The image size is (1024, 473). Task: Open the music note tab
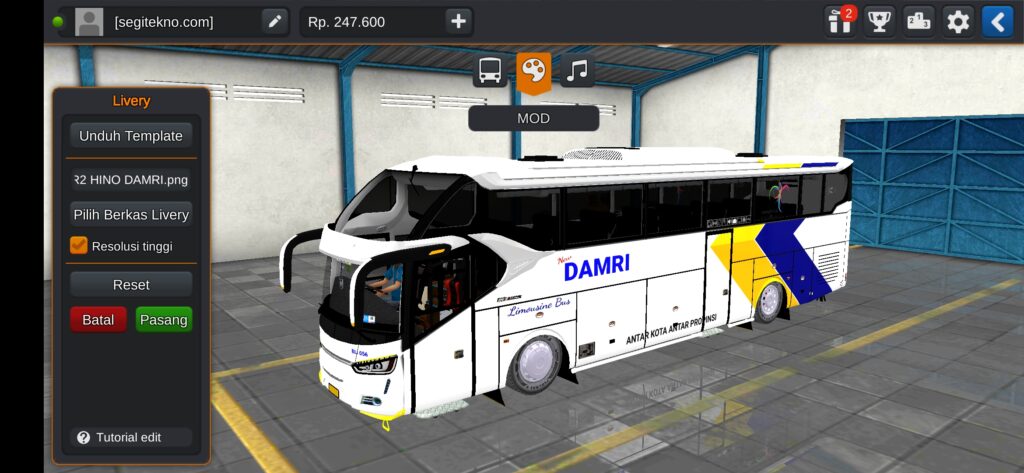coord(577,71)
